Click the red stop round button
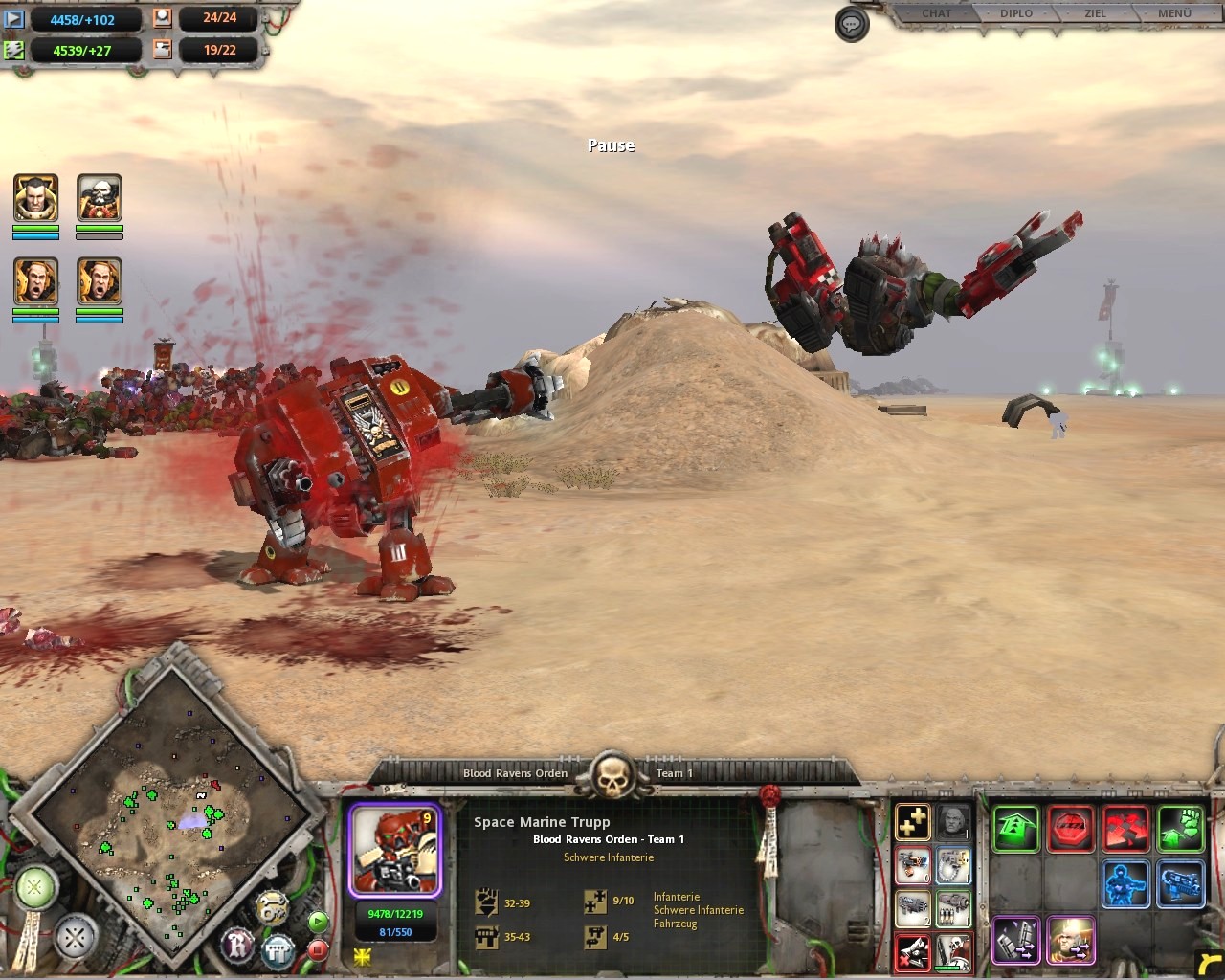 click(x=318, y=949)
